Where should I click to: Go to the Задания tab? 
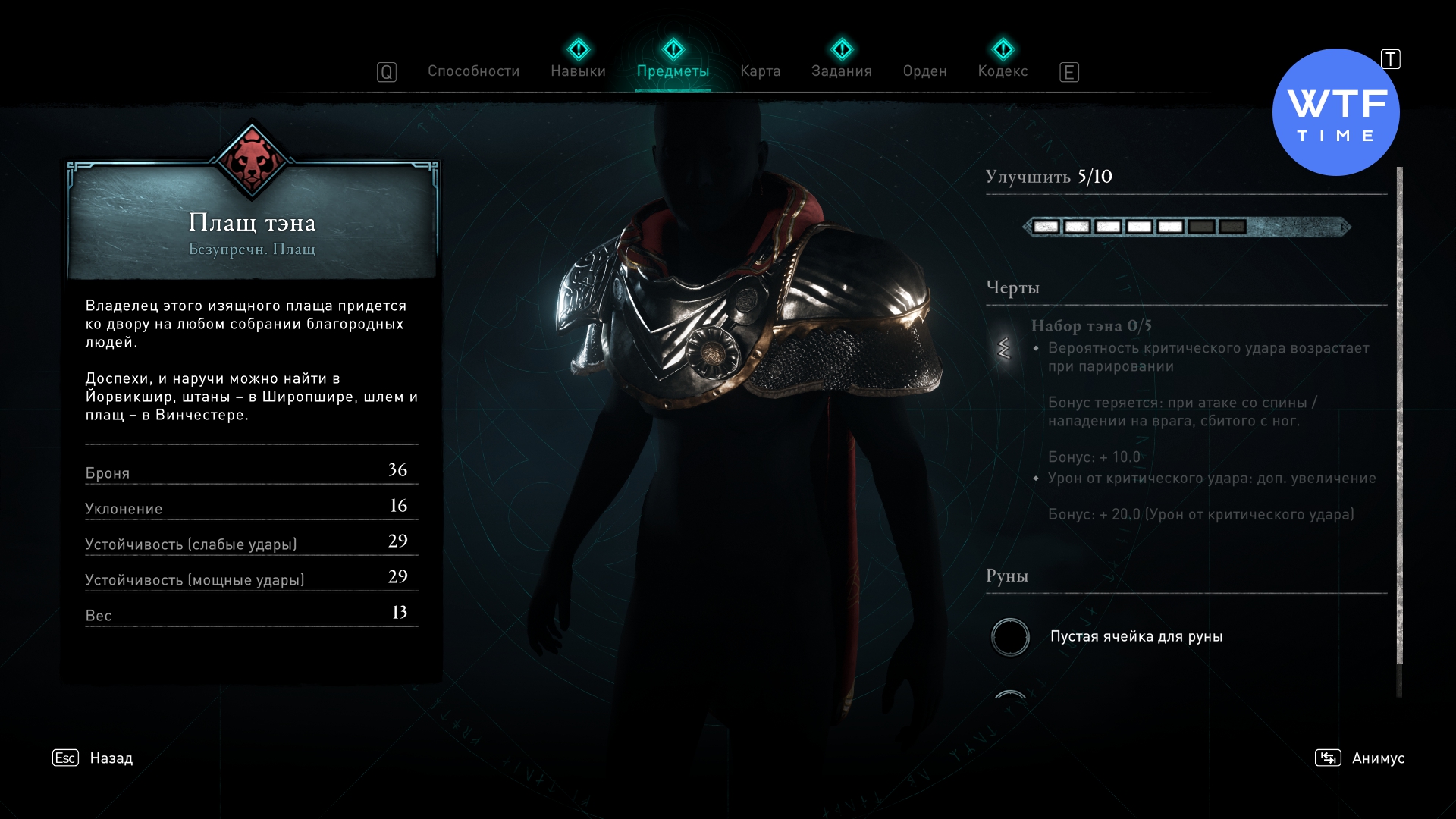click(841, 71)
